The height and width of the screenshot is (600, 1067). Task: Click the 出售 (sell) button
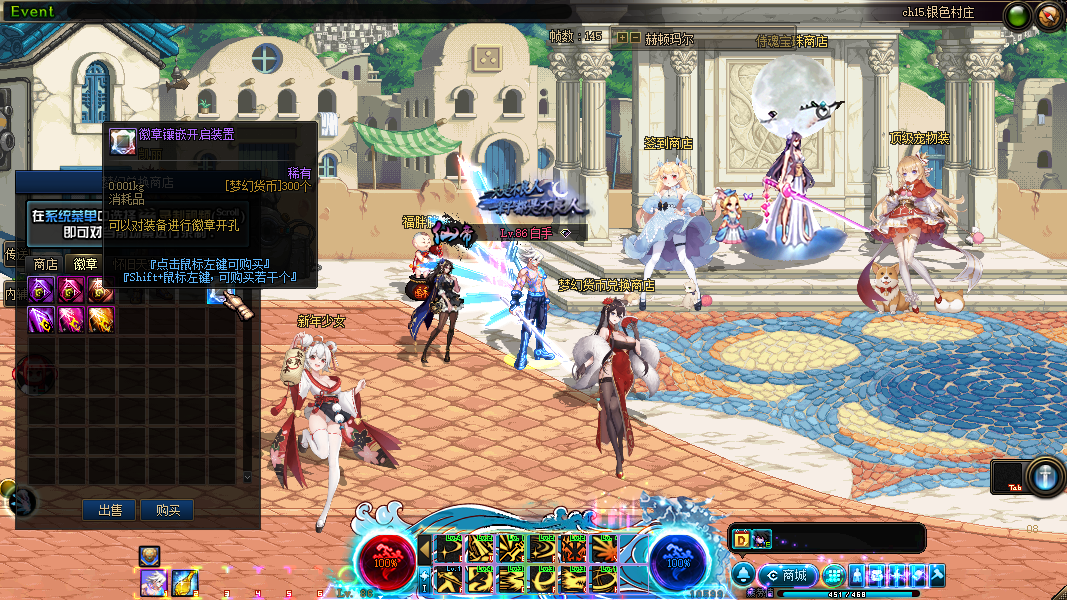[x=109, y=510]
